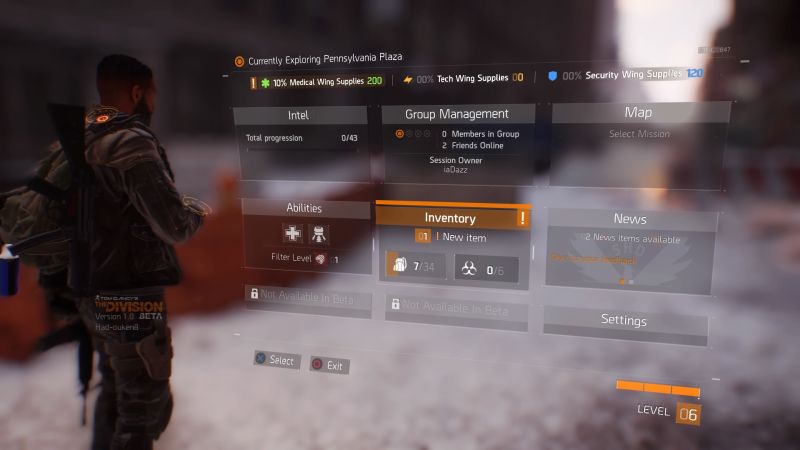
Task: Click the Select button
Action: tap(276, 359)
